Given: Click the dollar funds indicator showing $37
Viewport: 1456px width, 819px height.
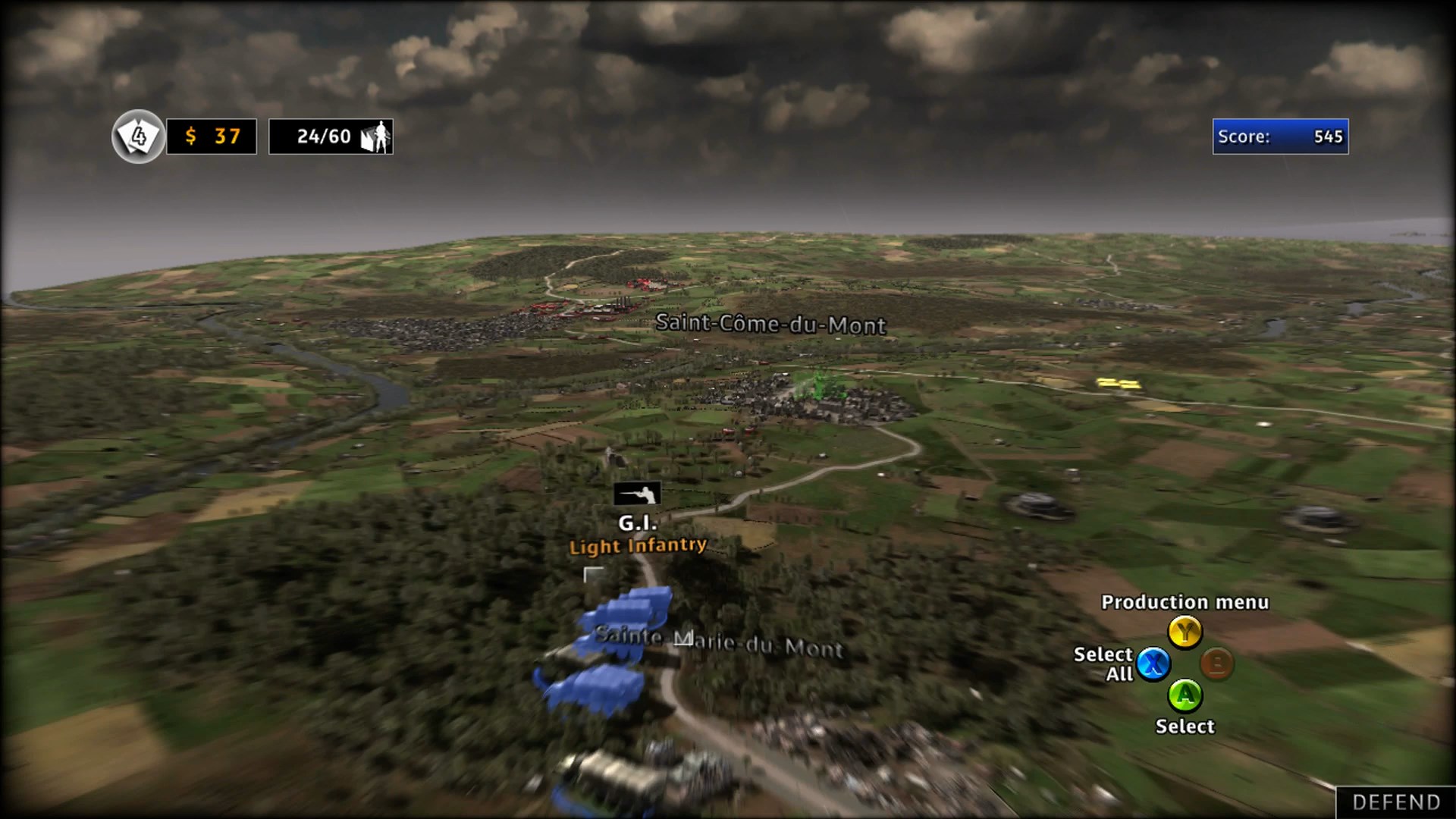Looking at the screenshot, I should [211, 136].
